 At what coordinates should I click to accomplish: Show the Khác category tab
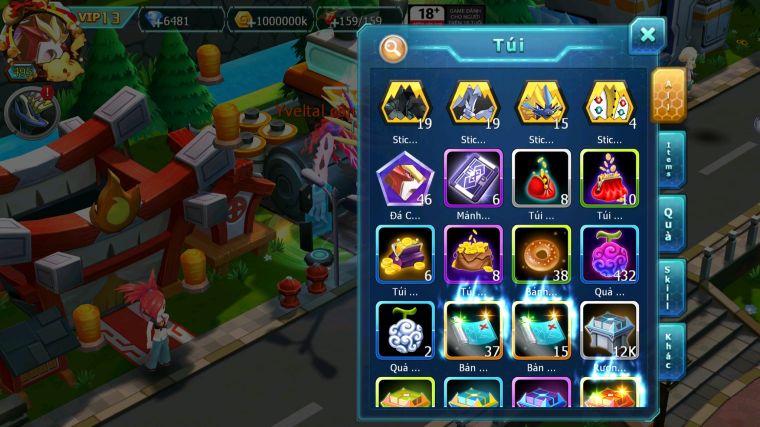(x=669, y=350)
